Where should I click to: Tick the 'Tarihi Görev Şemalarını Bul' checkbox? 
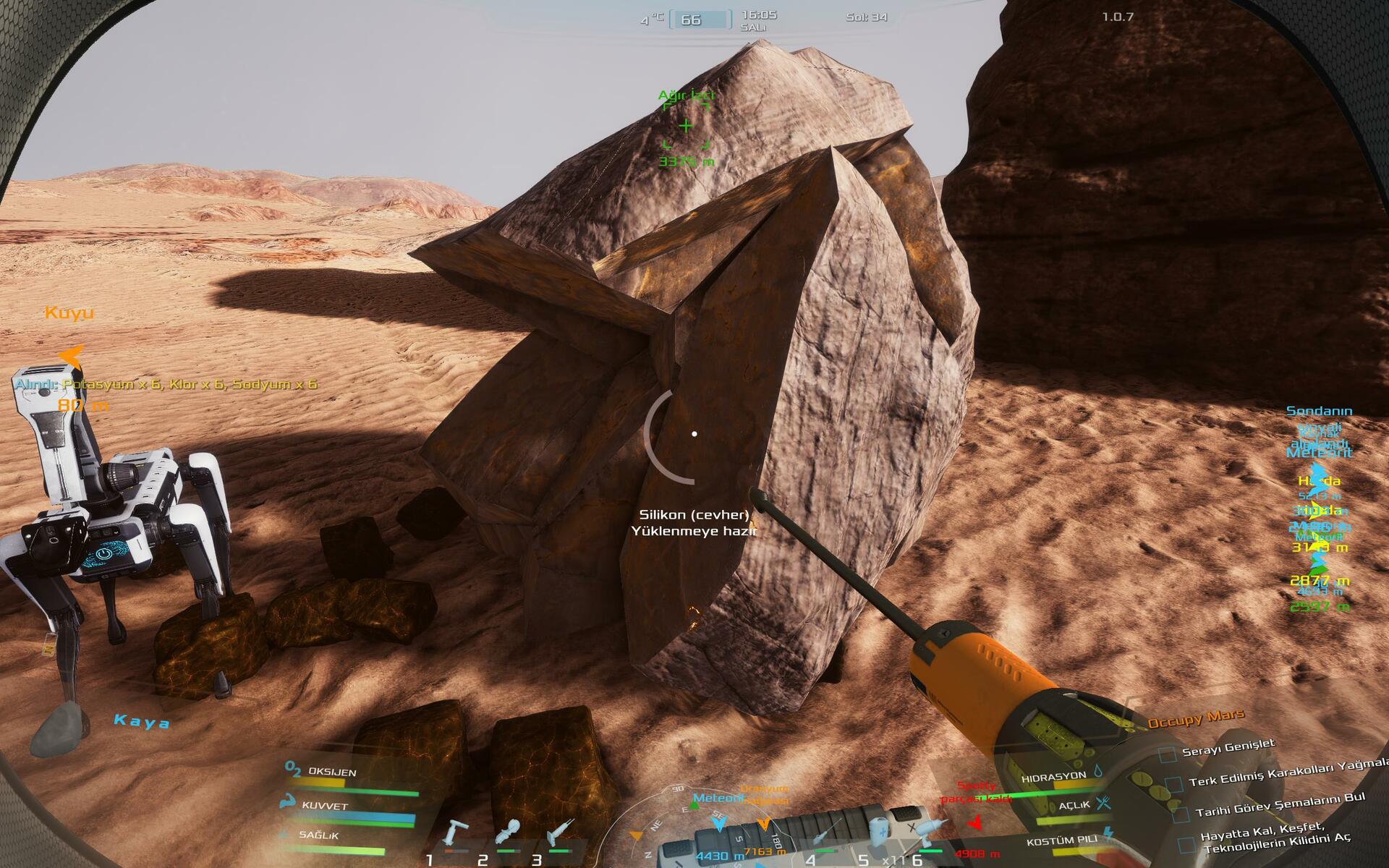click(x=1181, y=814)
